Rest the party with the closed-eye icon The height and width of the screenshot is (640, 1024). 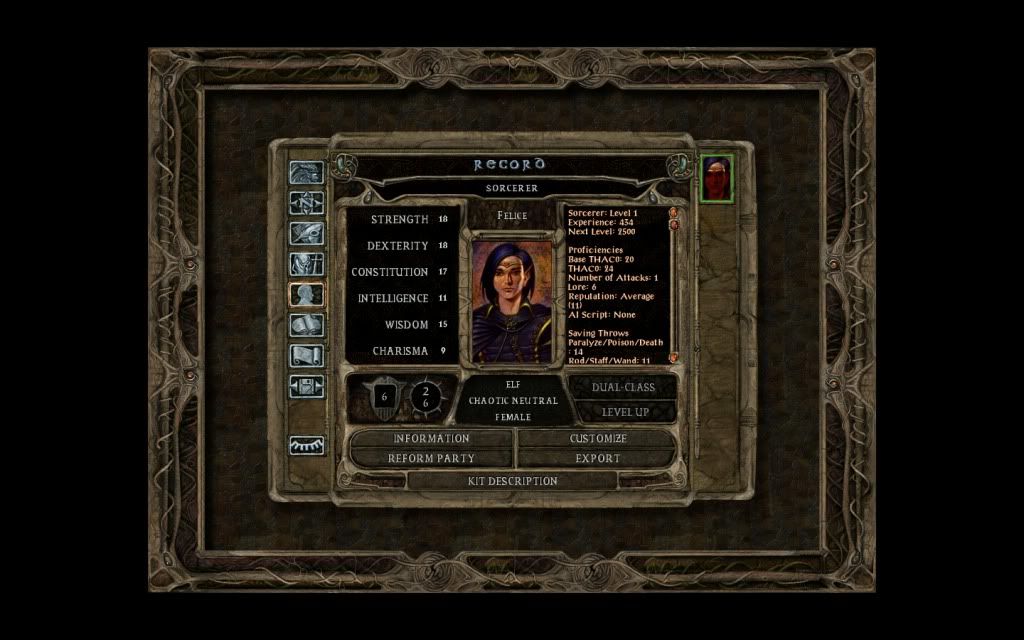tap(306, 446)
